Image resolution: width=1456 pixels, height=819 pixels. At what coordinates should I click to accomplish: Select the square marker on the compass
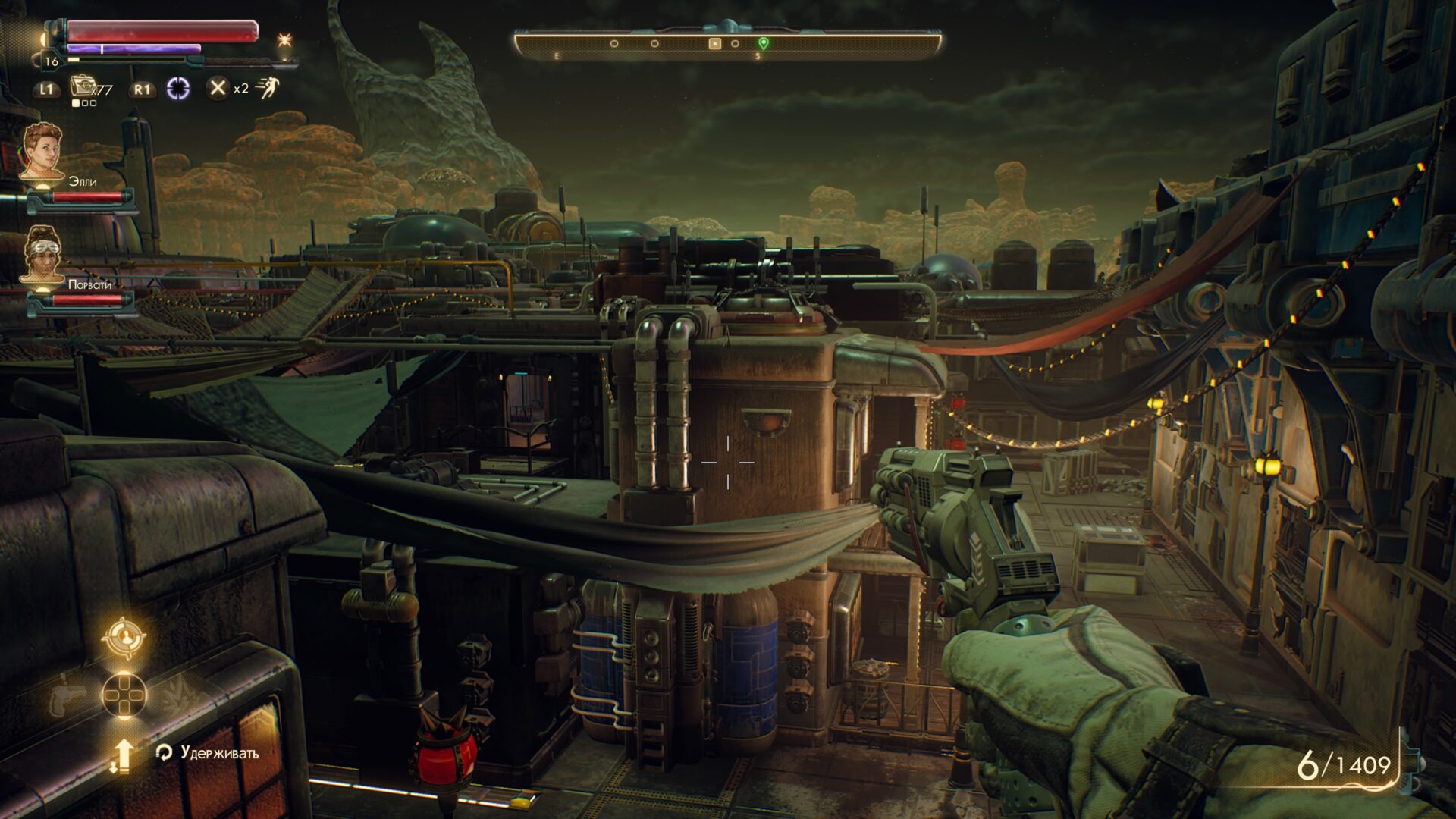714,44
